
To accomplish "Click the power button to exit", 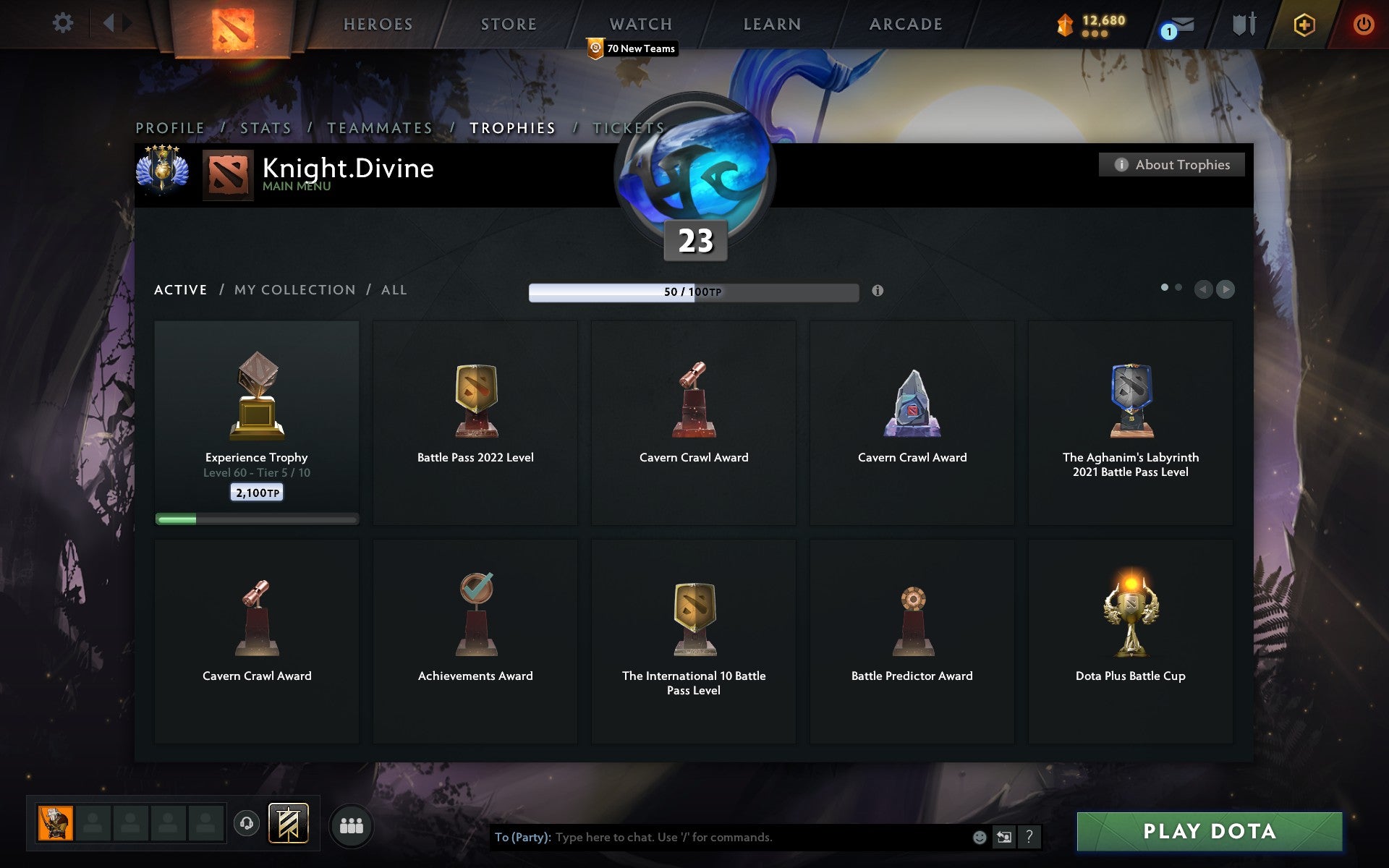I will coord(1363,23).
